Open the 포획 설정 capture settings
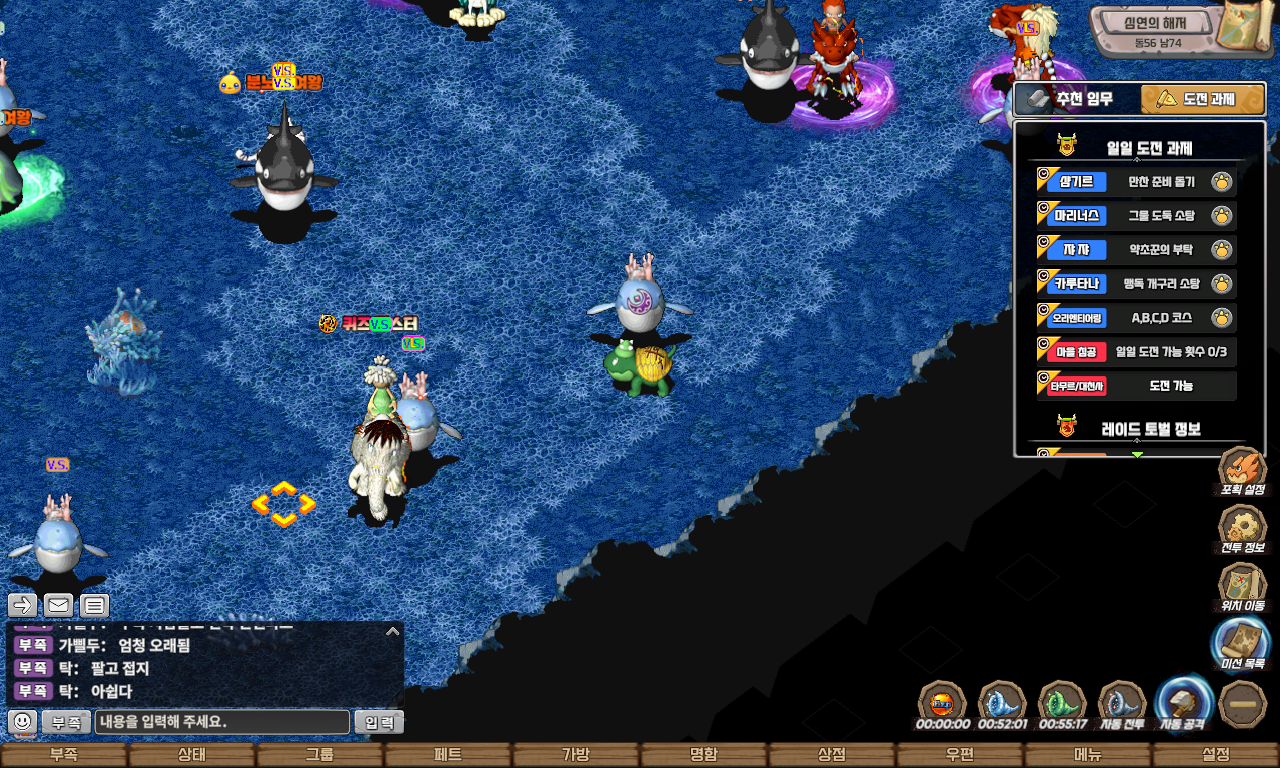 pos(1242,472)
